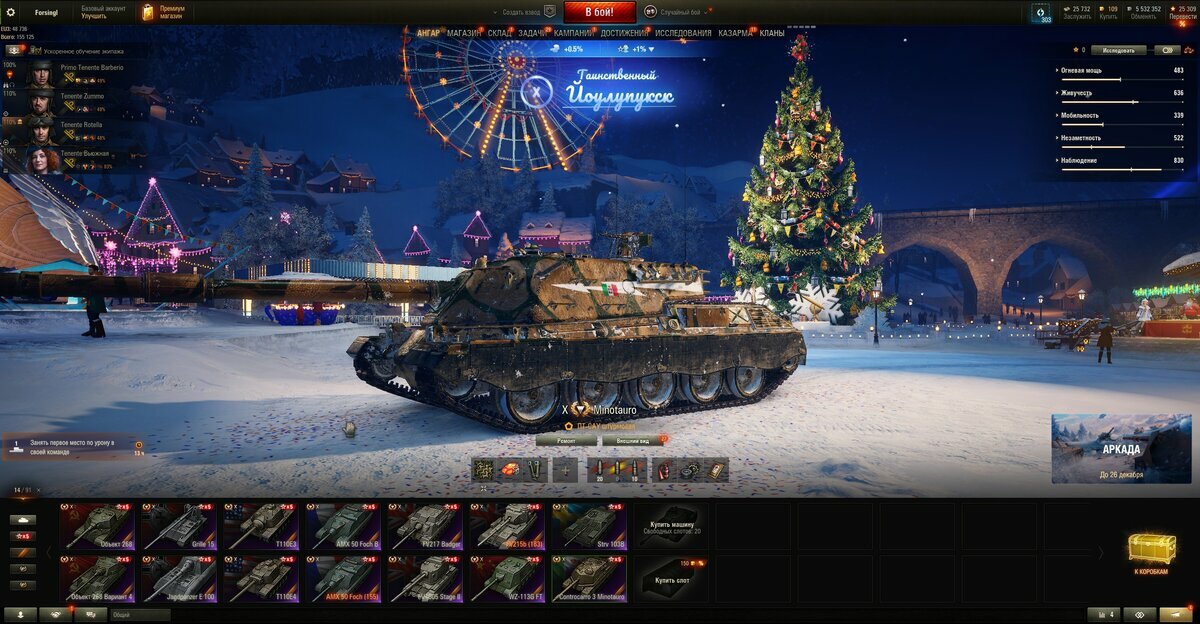The image size is (1200, 624).
Task: Select the Jagdpanzer E 100 tank
Action: [x=179, y=578]
